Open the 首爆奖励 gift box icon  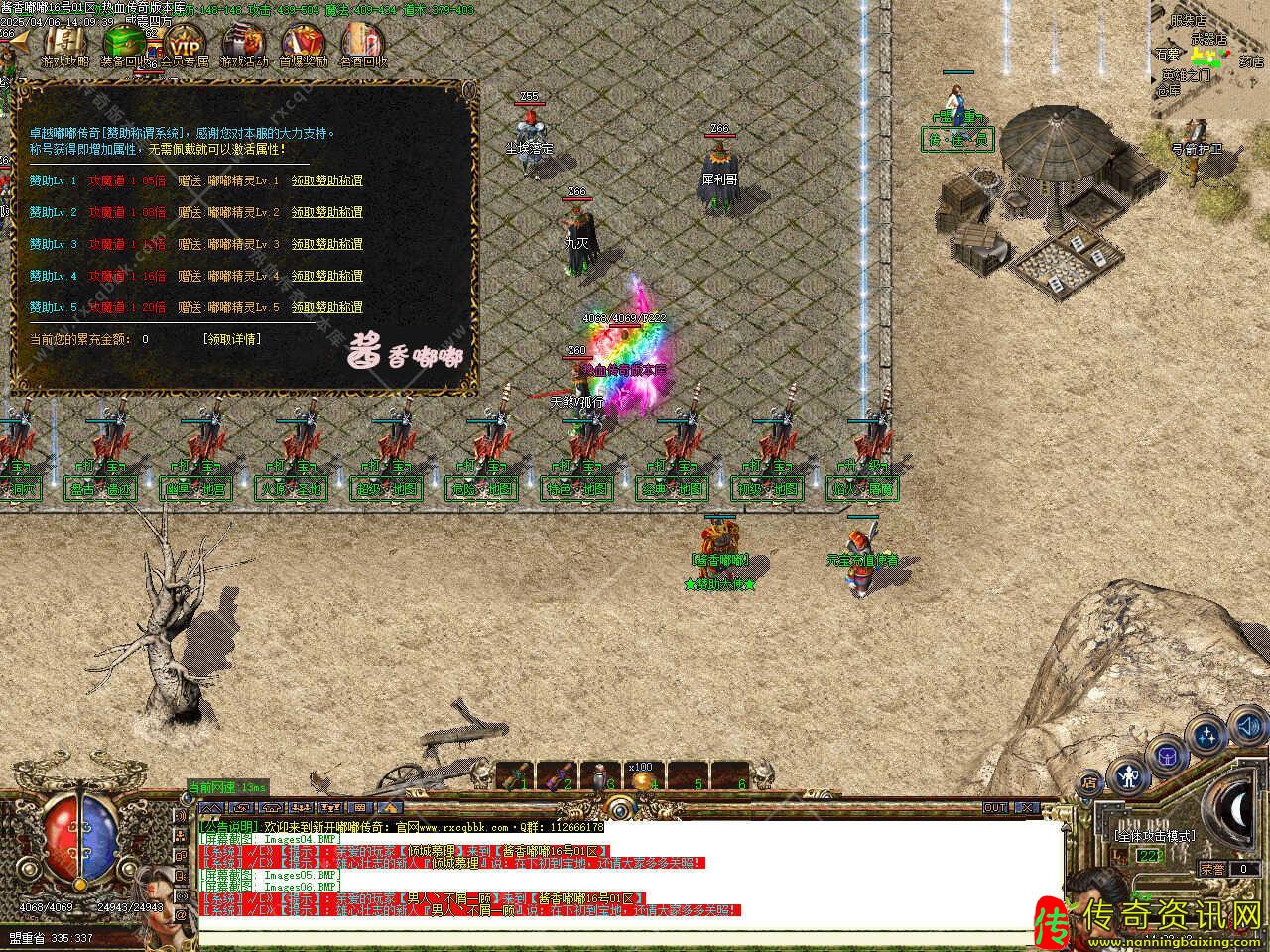coord(303,45)
